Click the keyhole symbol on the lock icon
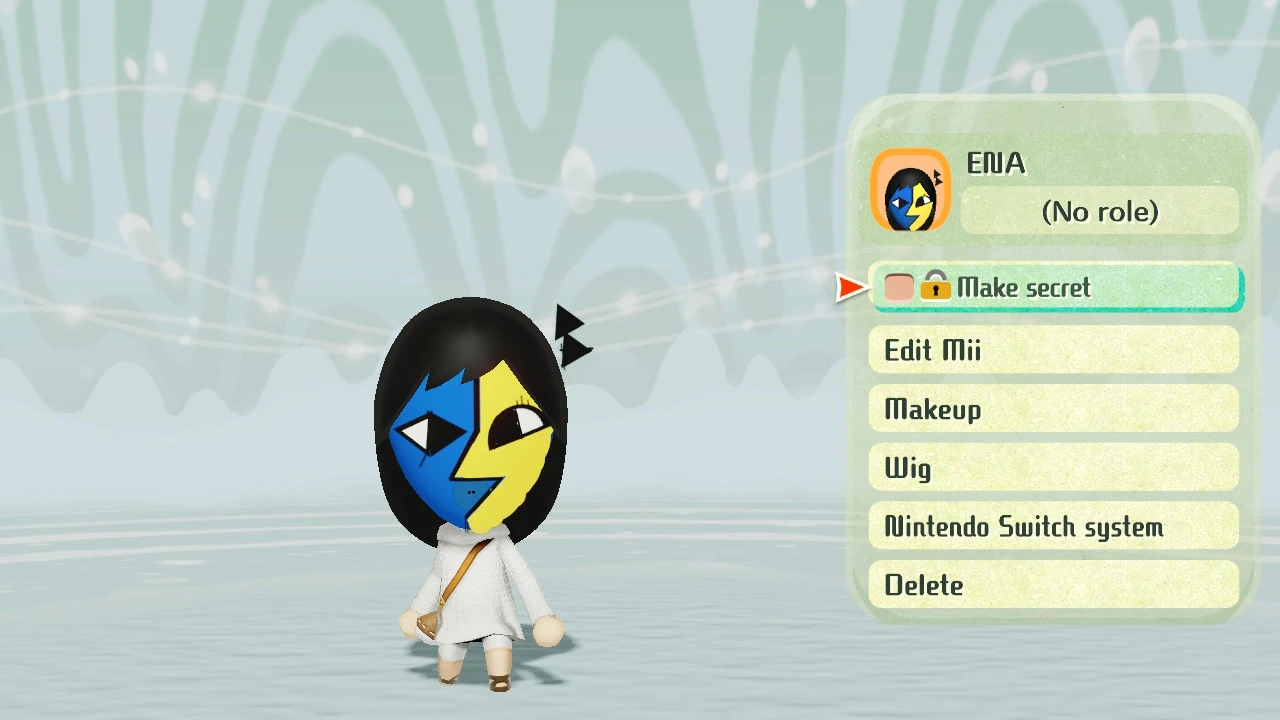Screen dimensions: 1280x720 [936, 291]
